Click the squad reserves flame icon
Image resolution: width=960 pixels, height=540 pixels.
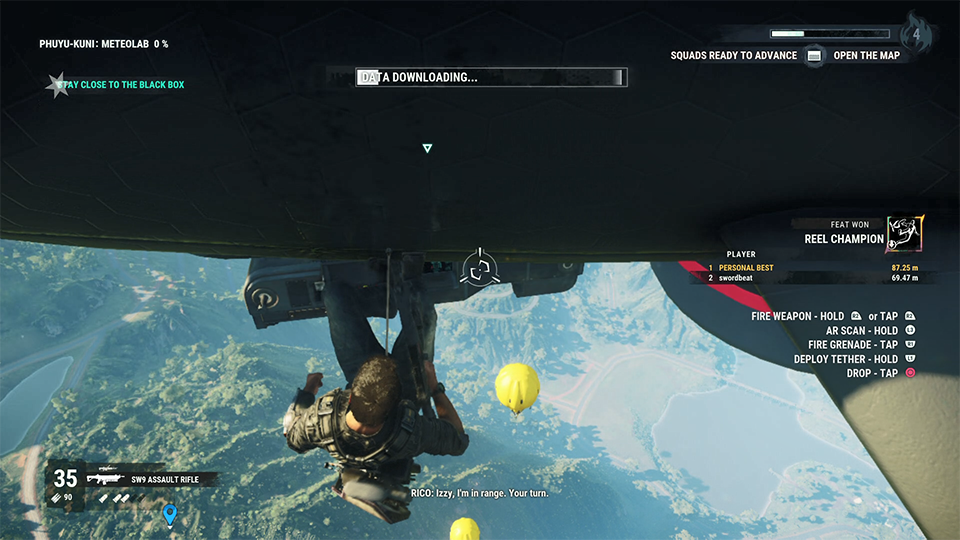point(916,34)
